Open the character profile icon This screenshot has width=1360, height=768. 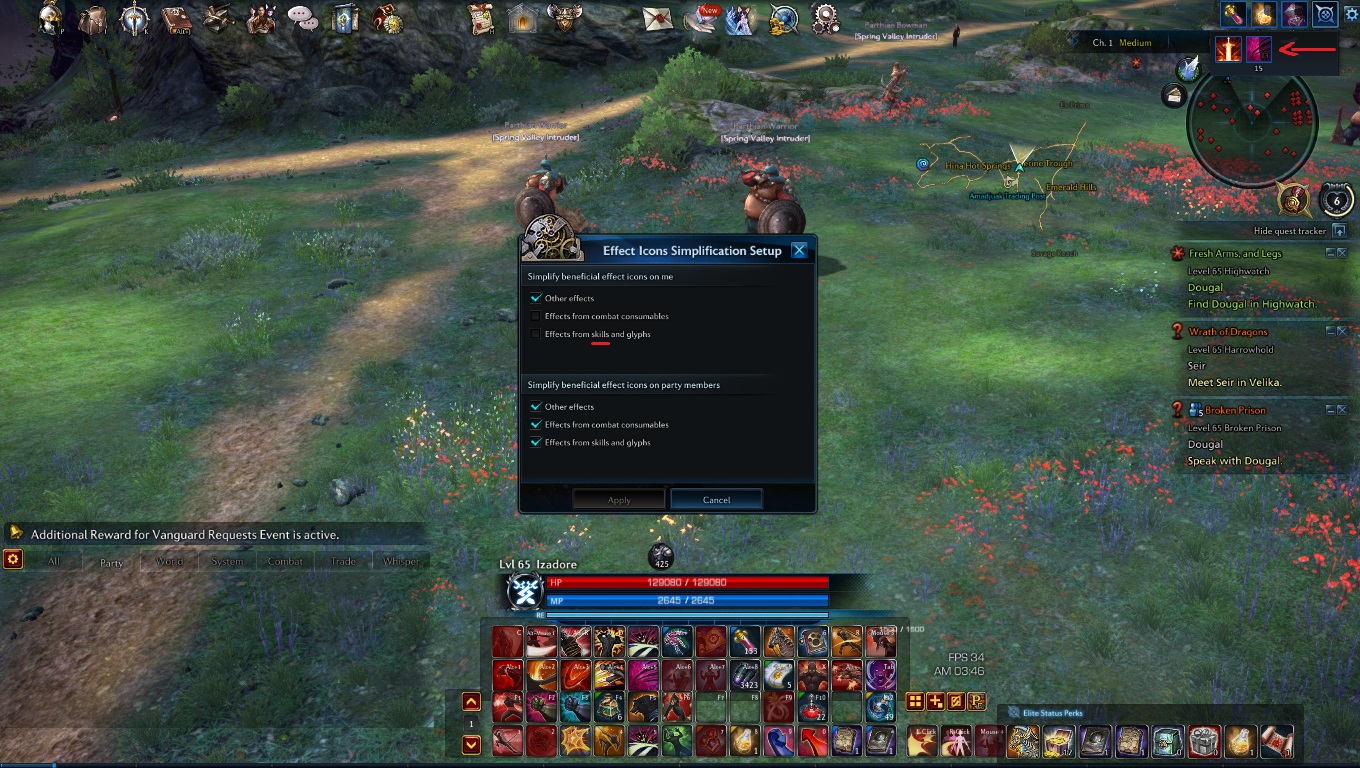click(48, 20)
